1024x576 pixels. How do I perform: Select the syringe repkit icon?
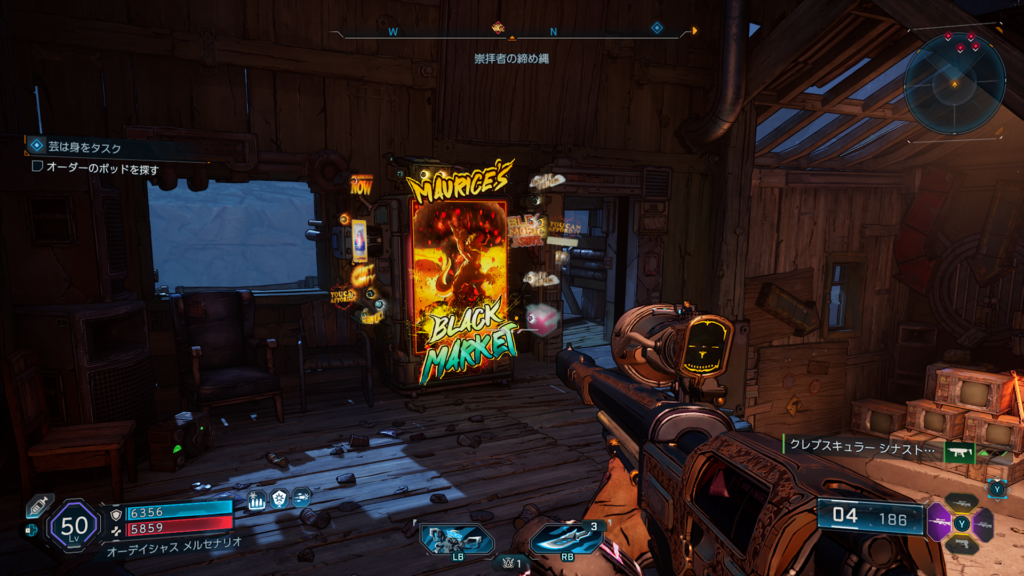[38, 507]
